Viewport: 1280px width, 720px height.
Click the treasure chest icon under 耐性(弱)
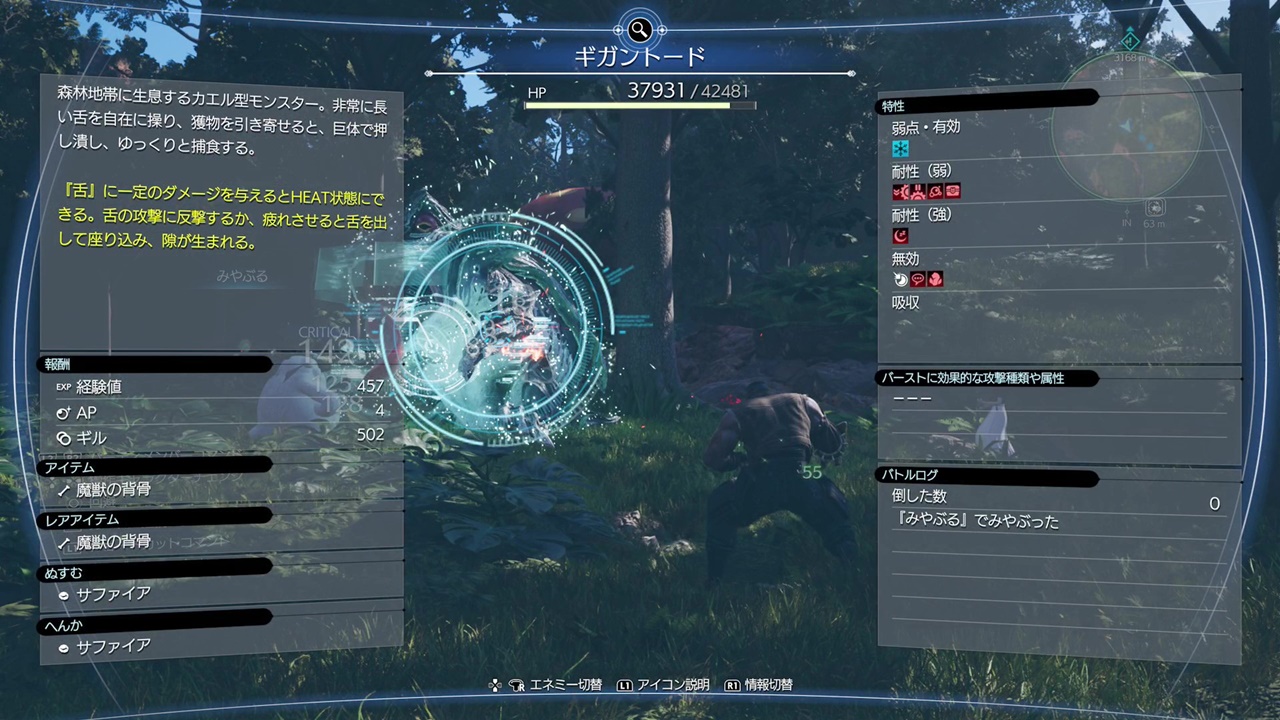point(952,192)
